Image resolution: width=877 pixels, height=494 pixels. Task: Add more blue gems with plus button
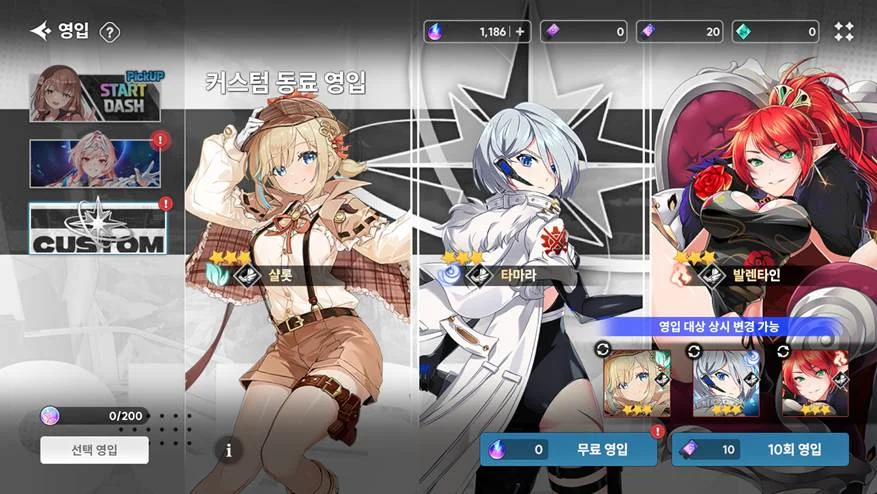520,32
